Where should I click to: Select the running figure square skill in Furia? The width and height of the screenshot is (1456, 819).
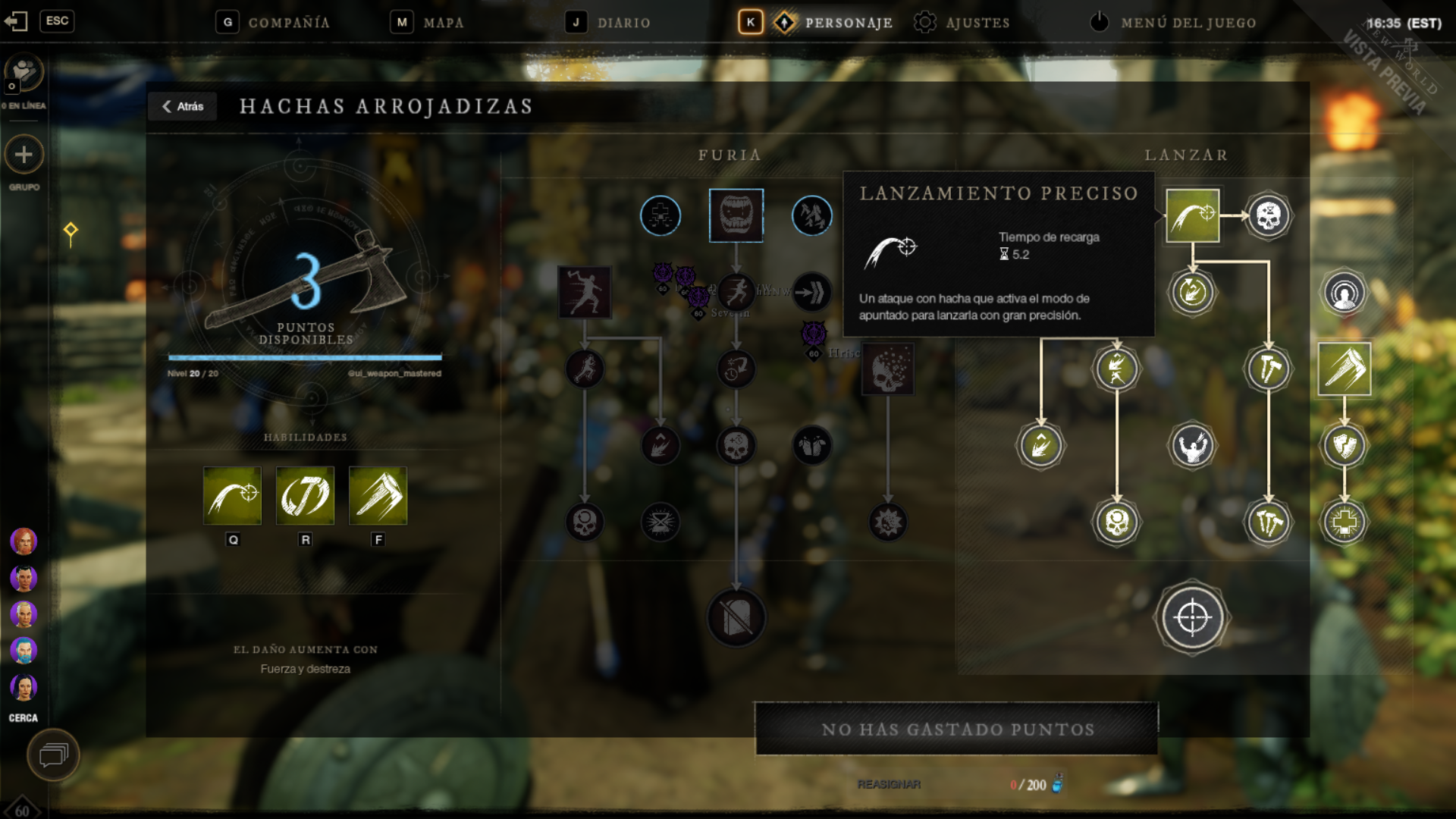[x=585, y=292]
